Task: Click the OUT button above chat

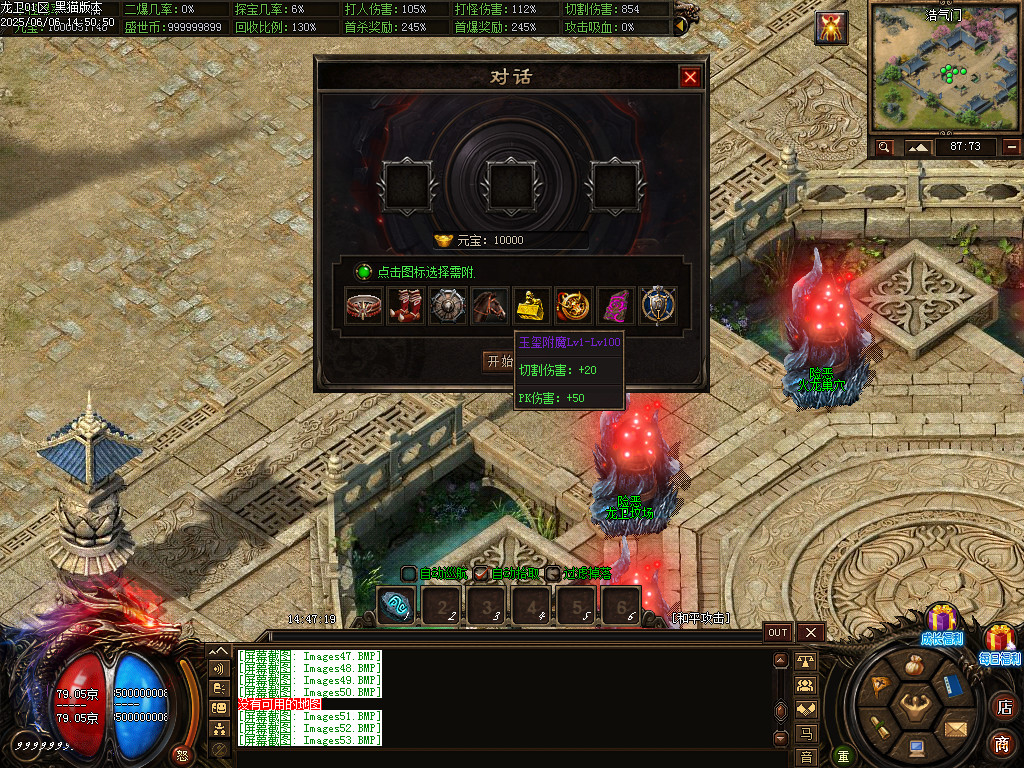Action: (x=778, y=632)
